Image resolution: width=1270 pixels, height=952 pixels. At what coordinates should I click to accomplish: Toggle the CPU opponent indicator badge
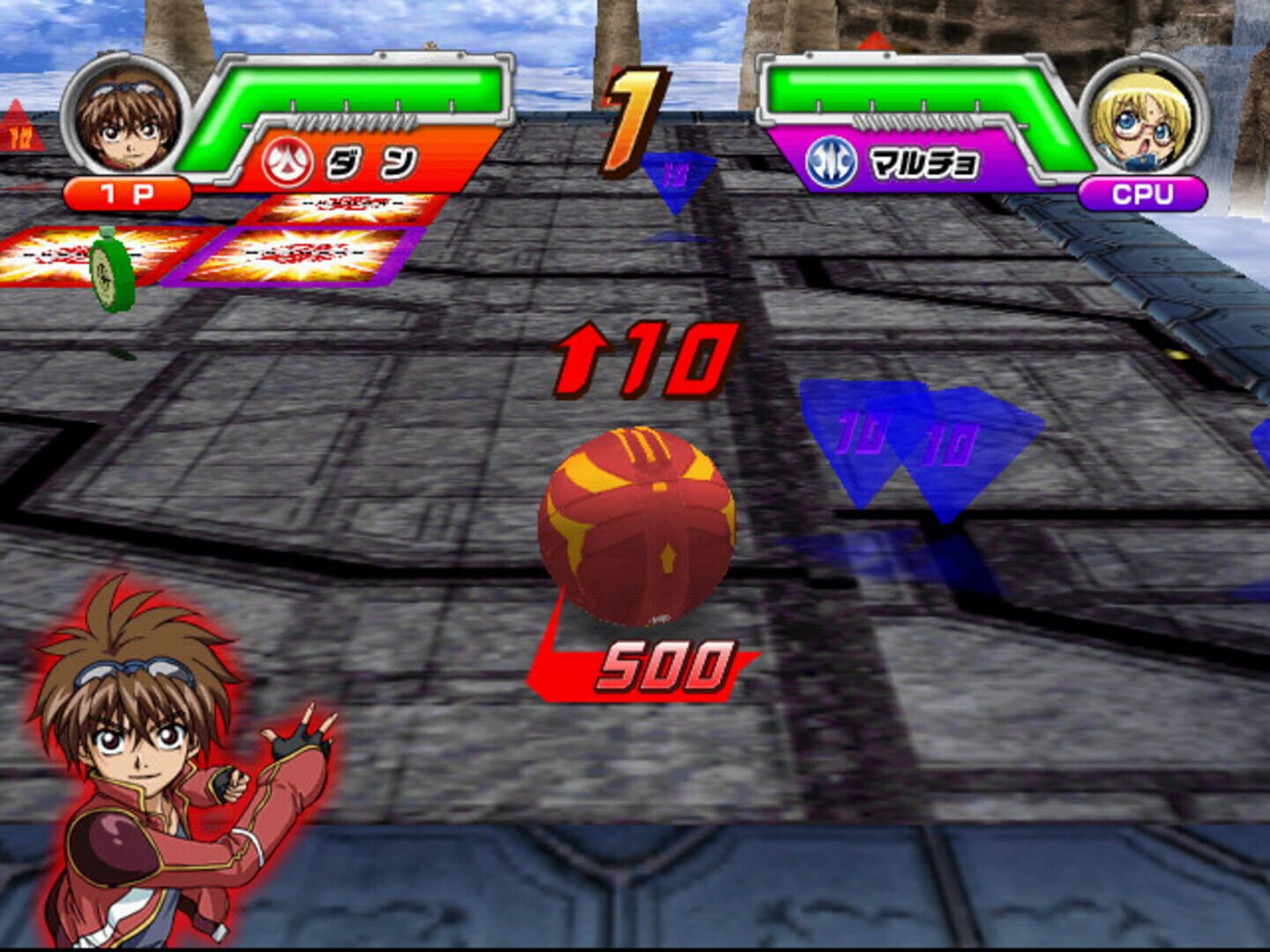click(1144, 191)
